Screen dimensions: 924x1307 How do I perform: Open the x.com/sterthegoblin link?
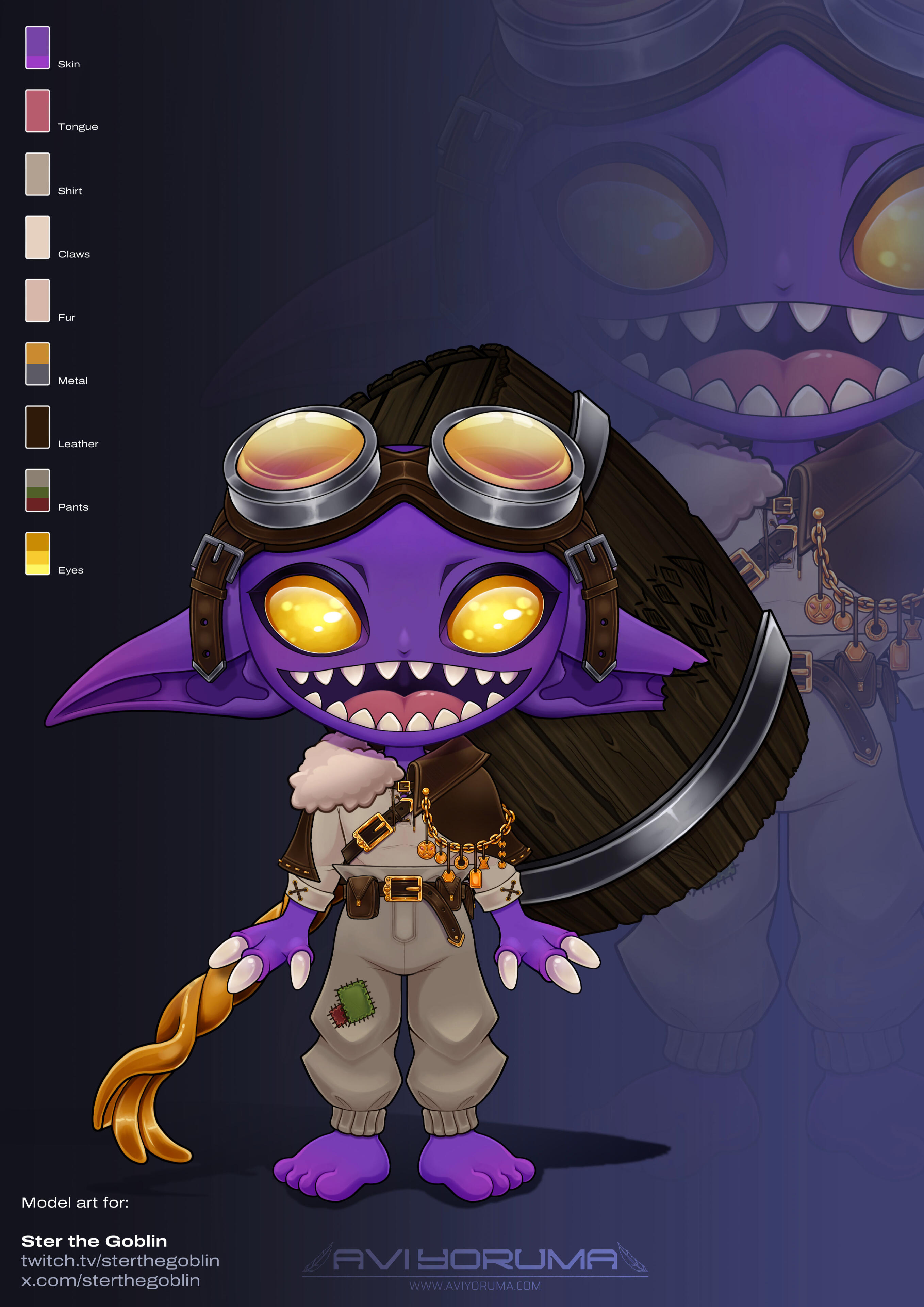pos(111,1281)
